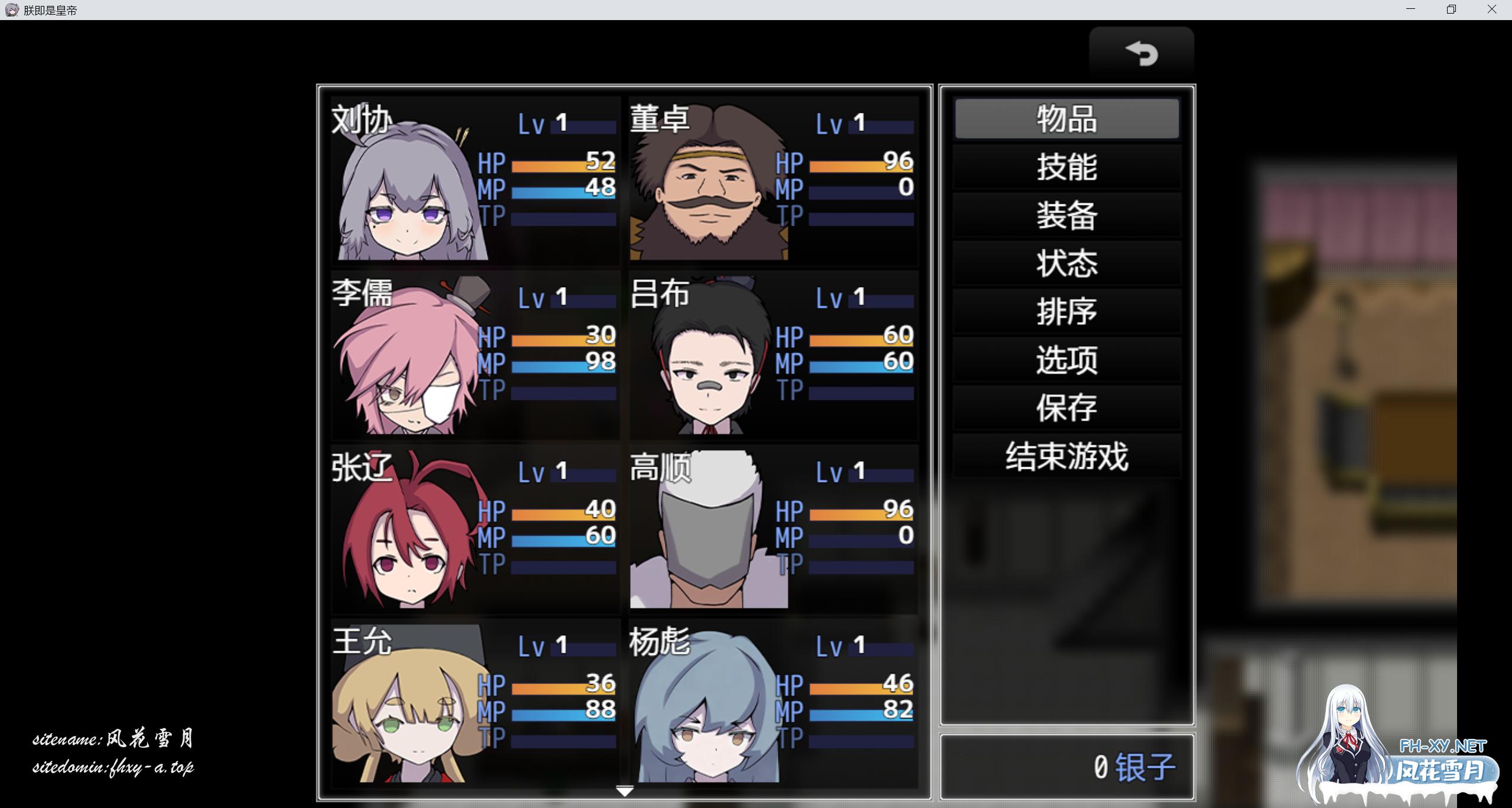
Task: Select party member 张辽
Action: point(475,529)
